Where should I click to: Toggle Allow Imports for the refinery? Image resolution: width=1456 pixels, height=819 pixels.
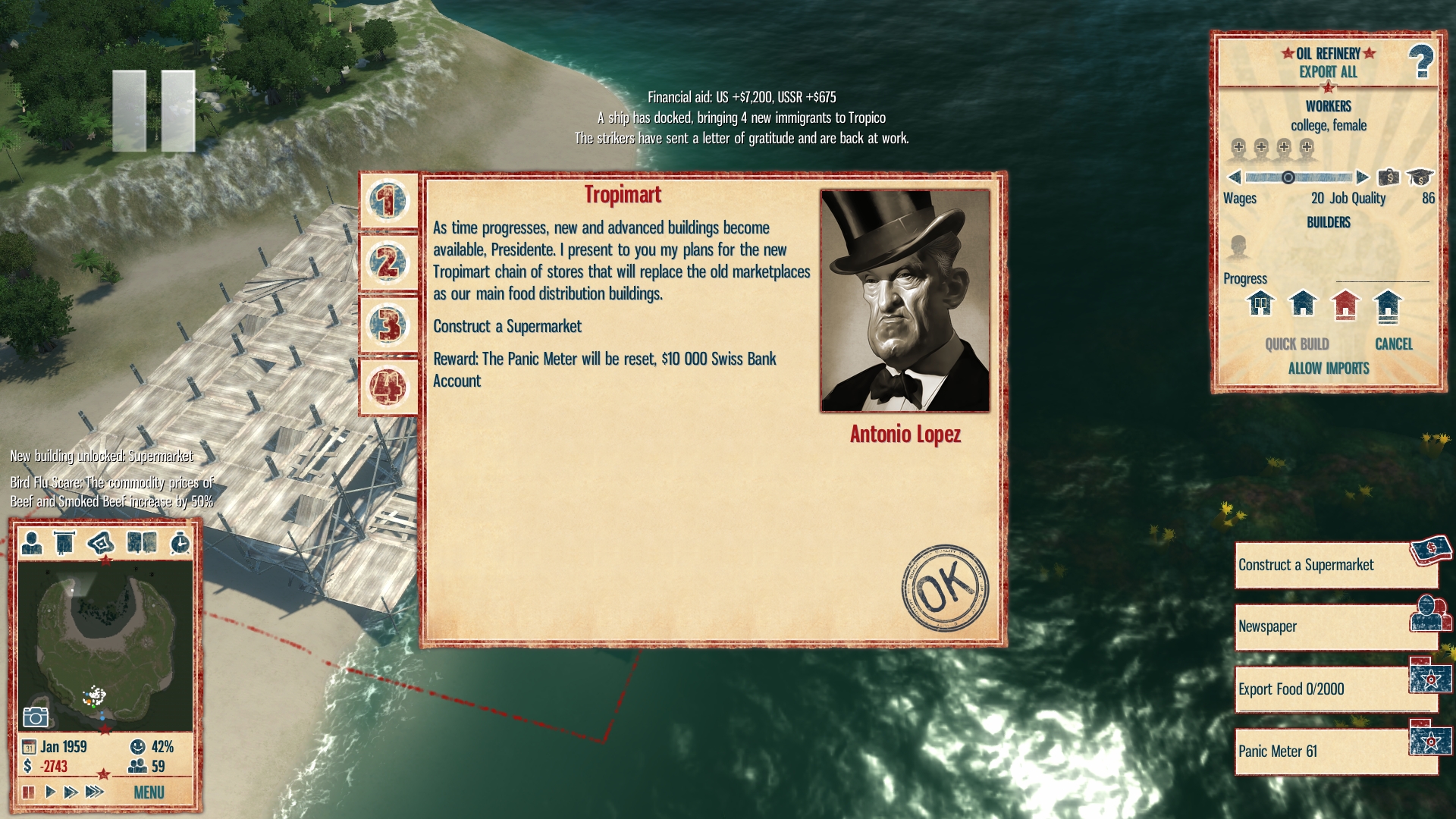1328,369
